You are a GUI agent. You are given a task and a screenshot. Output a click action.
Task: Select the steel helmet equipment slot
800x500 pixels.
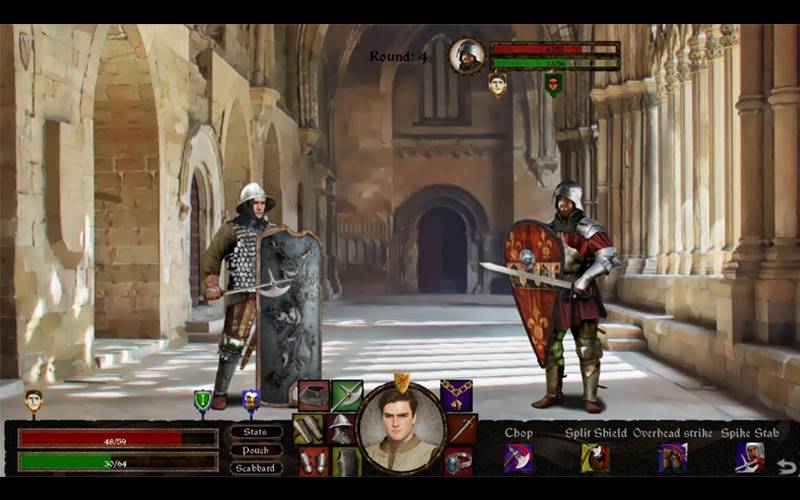(x=342, y=429)
